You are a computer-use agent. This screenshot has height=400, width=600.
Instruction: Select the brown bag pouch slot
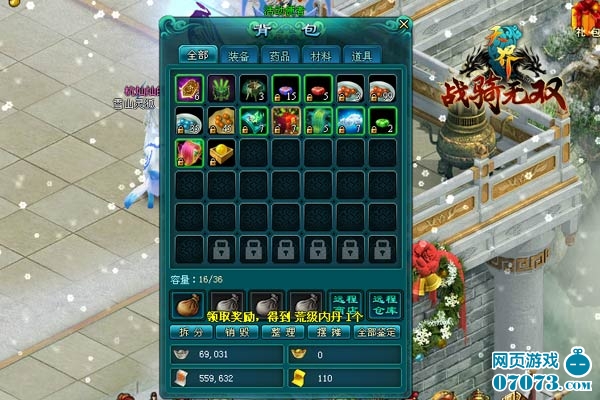(x=188, y=304)
